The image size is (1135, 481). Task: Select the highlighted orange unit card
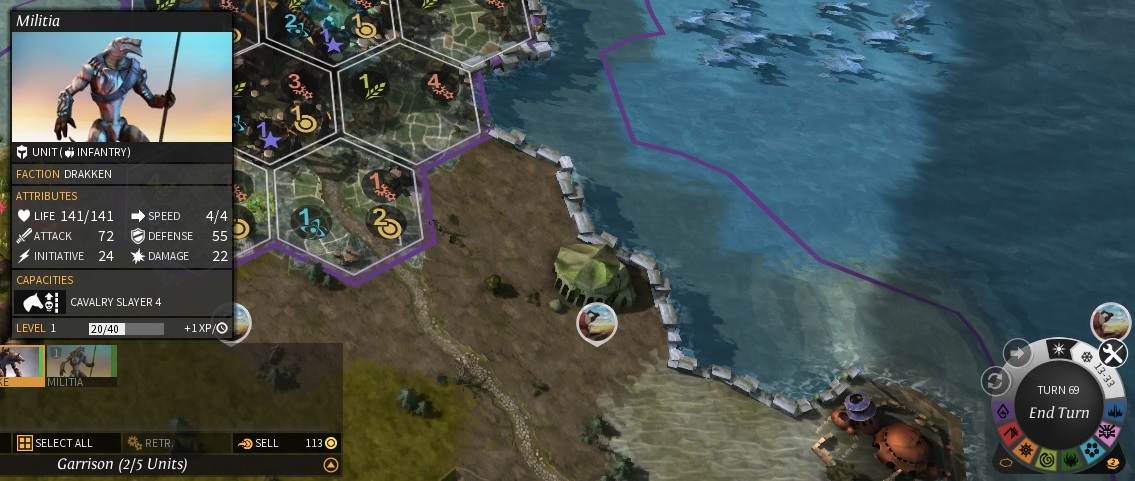click(x=20, y=365)
